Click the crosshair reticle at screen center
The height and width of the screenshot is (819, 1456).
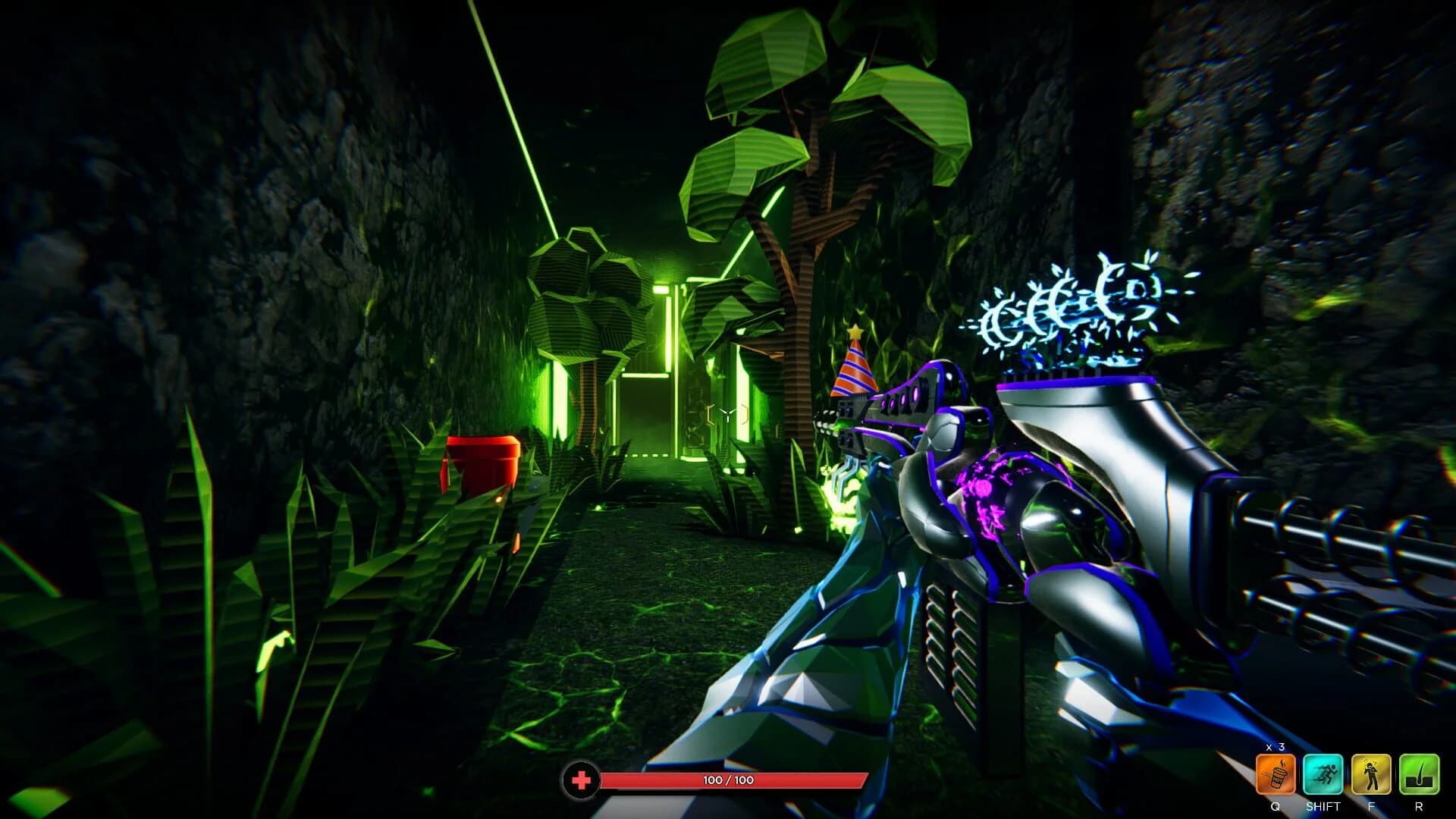(x=726, y=413)
